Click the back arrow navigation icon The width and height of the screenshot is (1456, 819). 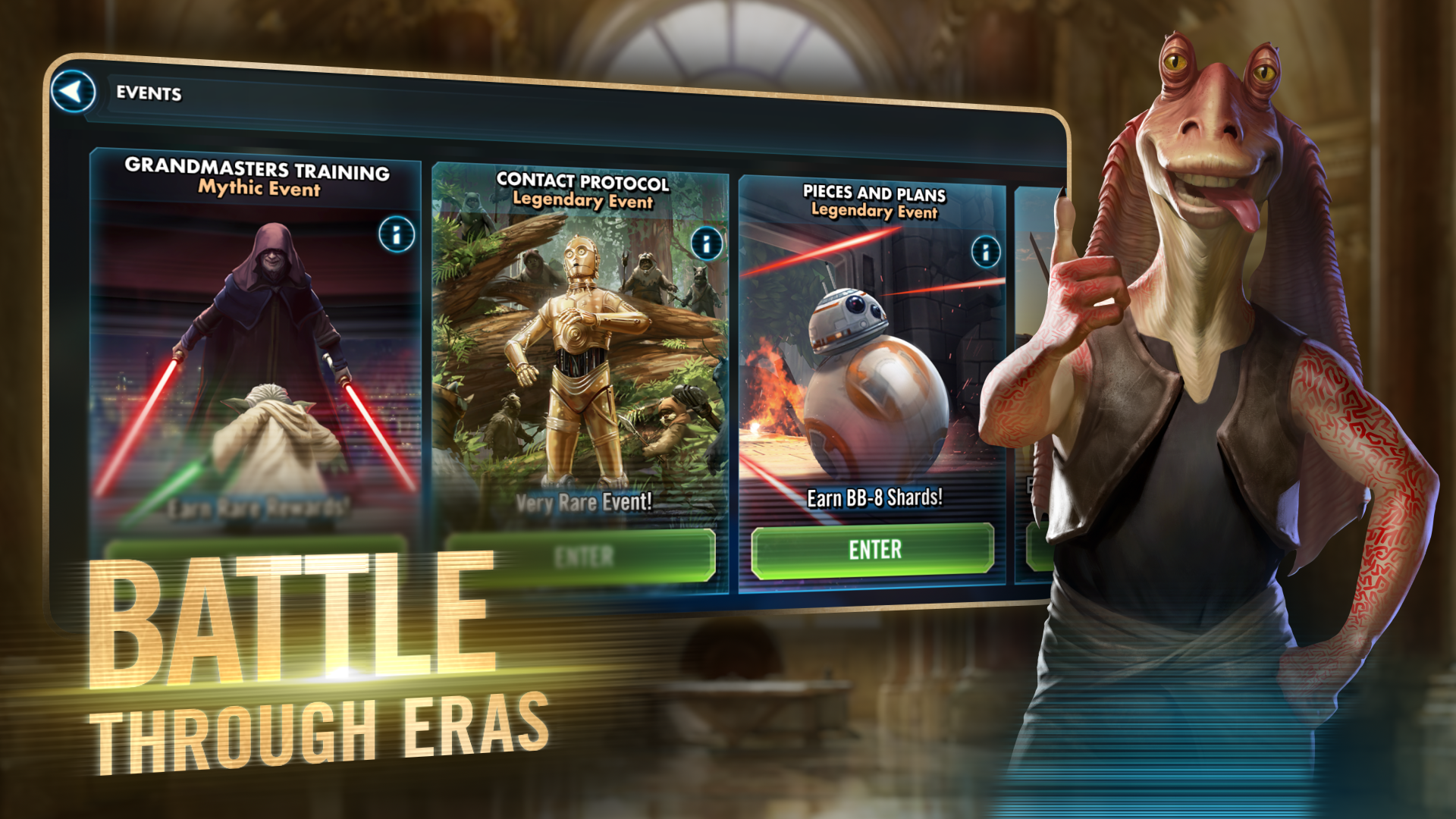tap(74, 93)
